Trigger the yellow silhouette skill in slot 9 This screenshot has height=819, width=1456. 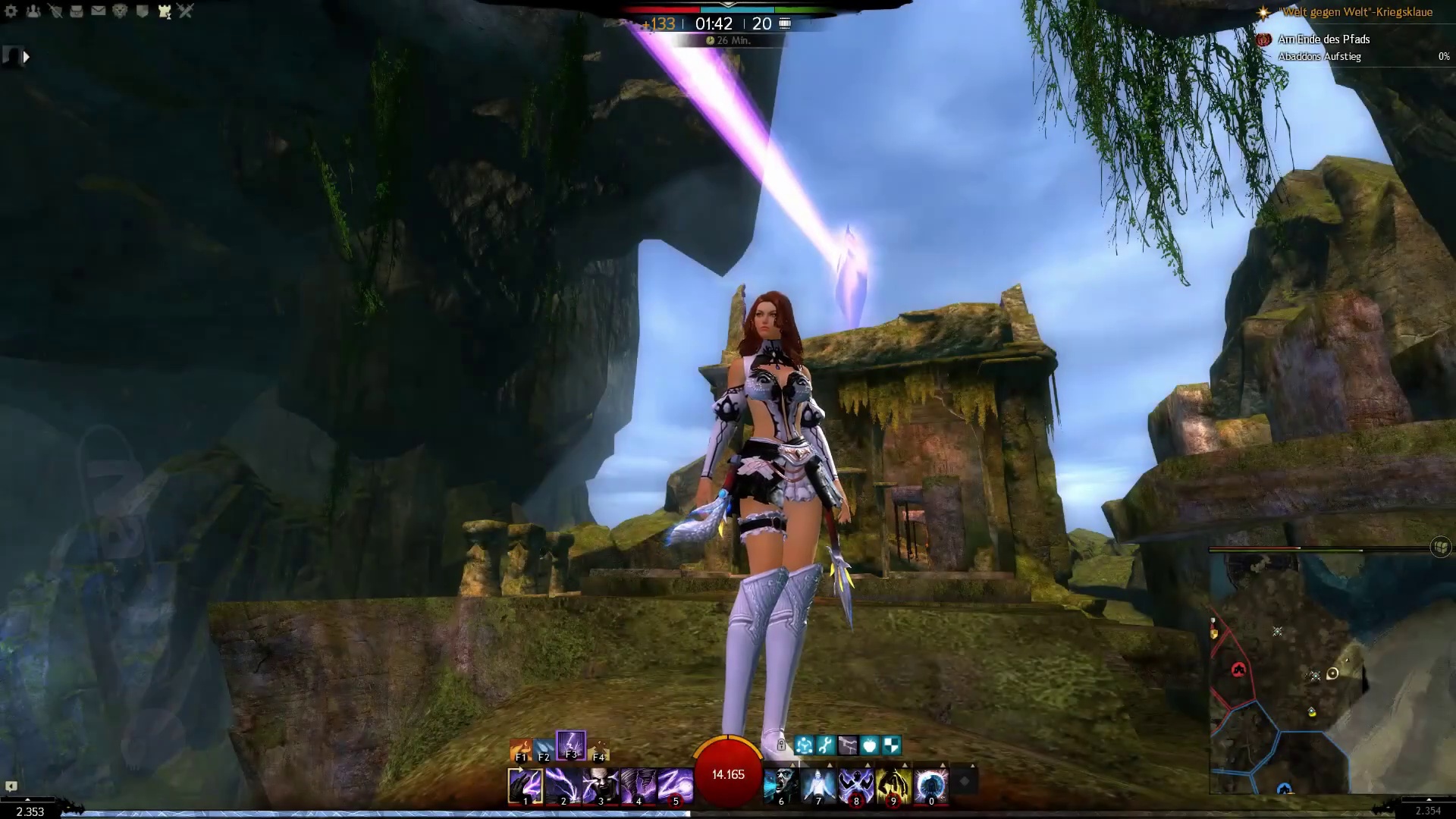893,786
